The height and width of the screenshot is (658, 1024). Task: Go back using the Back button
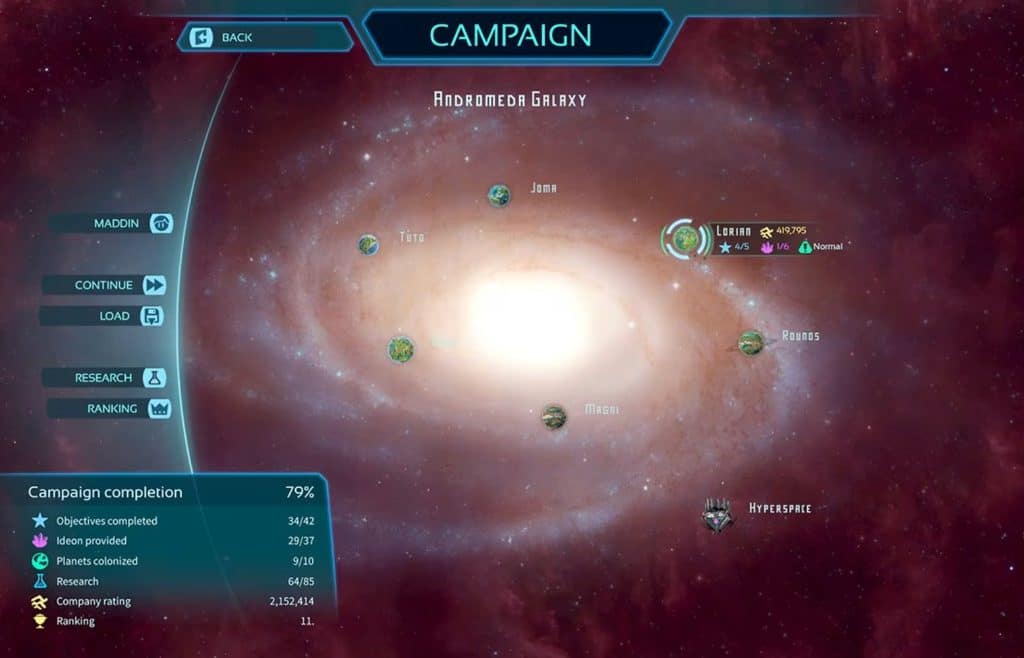point(264,38)
